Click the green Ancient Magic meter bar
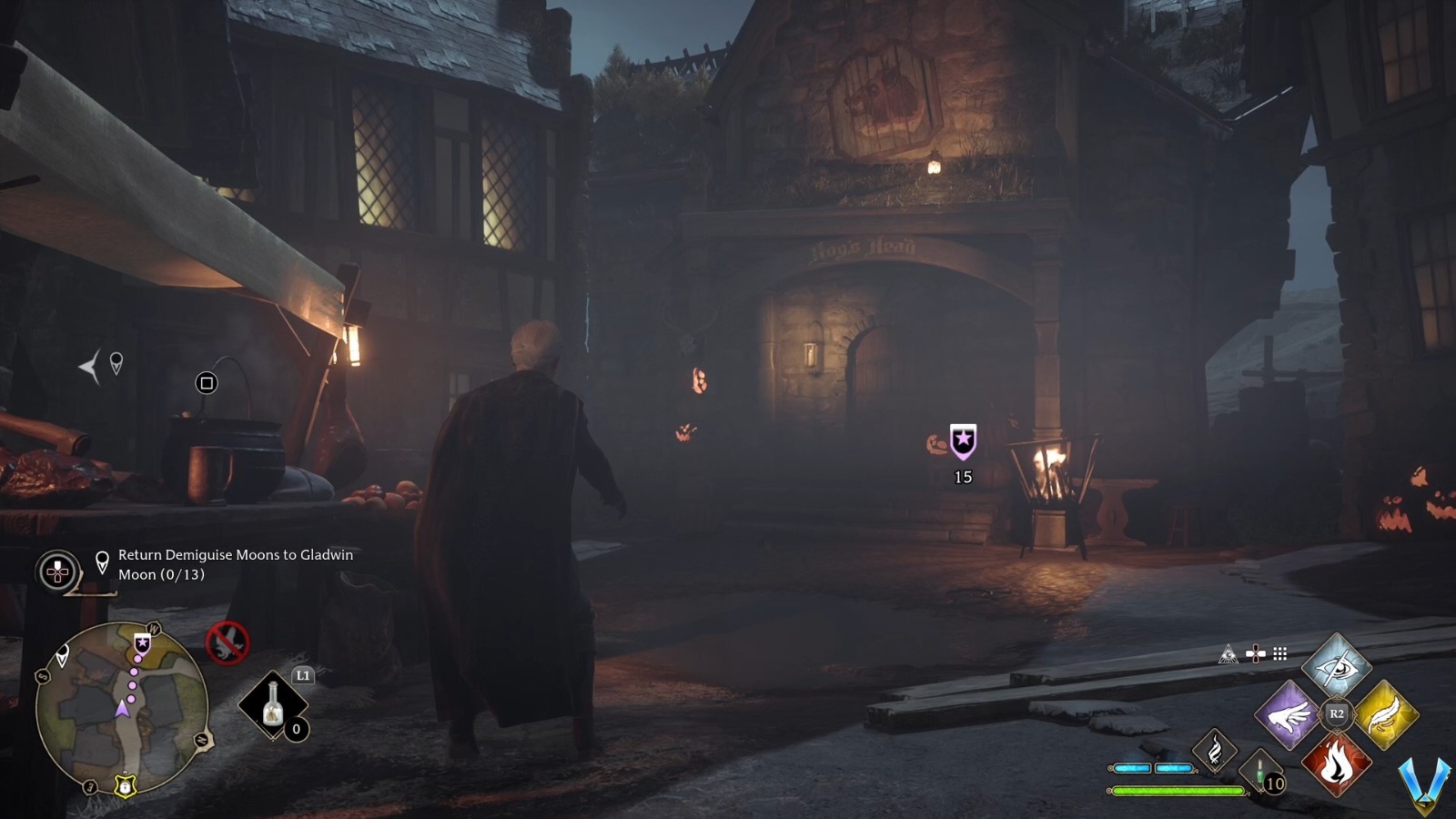This screenshot has height=819, width=1456. 1178,791
